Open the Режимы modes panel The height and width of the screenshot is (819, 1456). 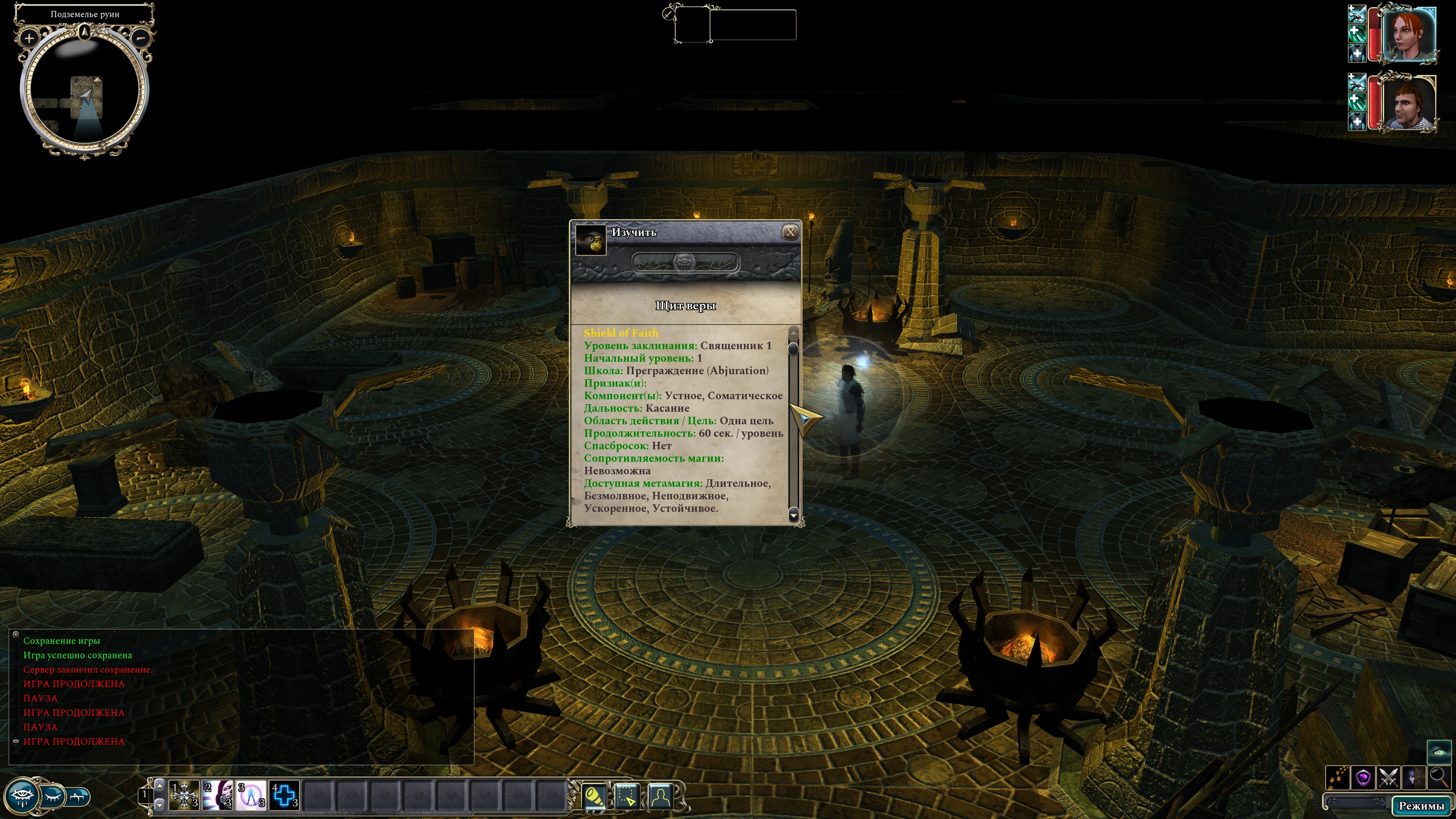click(x=1420, y=805)
